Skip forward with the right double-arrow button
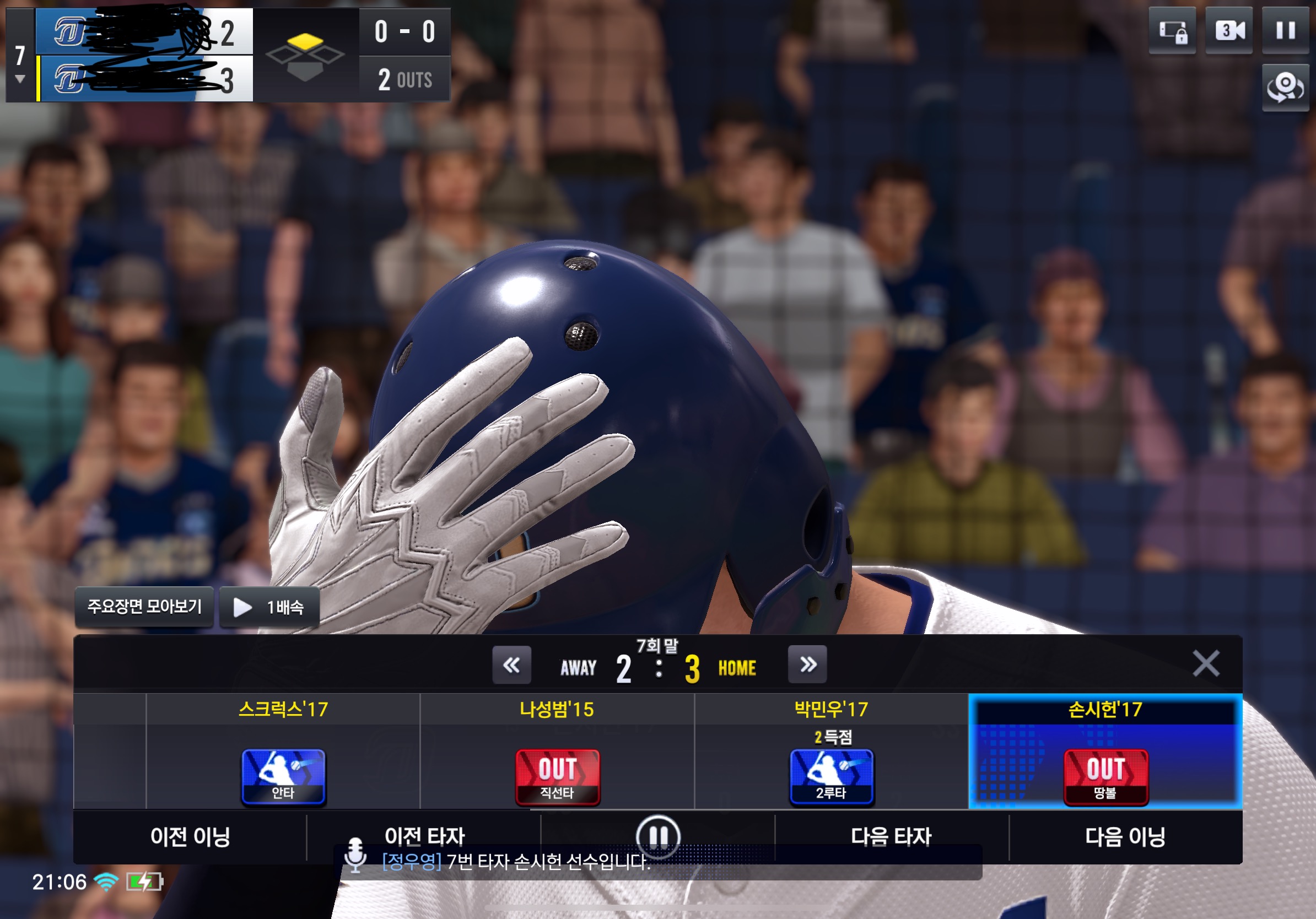 (807, 664)
